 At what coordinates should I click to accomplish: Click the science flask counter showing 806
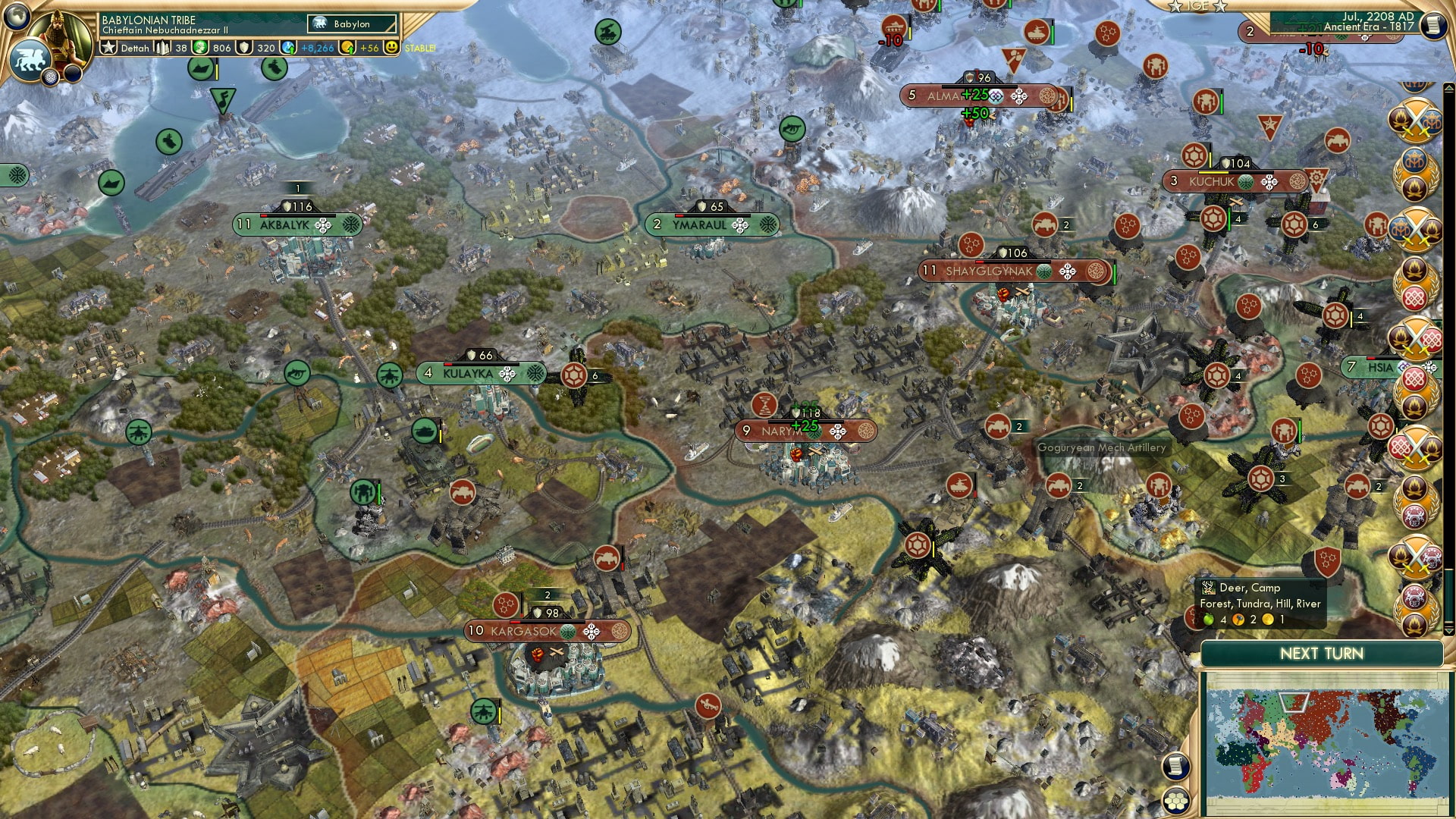coord(199,48)
